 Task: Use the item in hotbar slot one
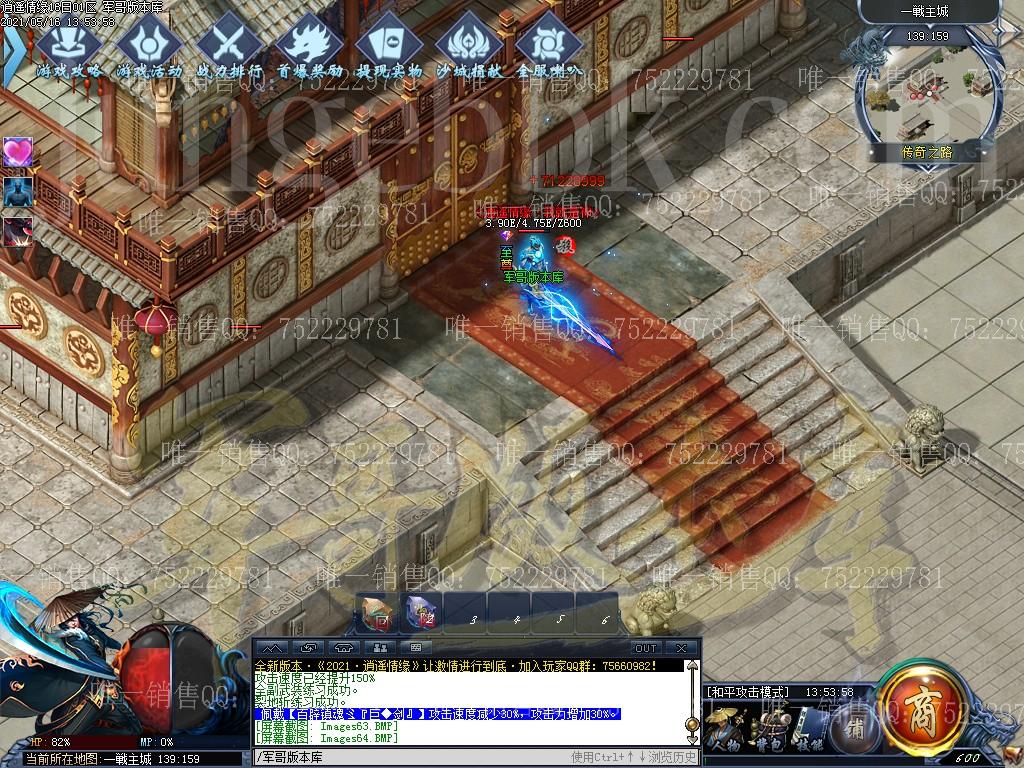point(377,611)
